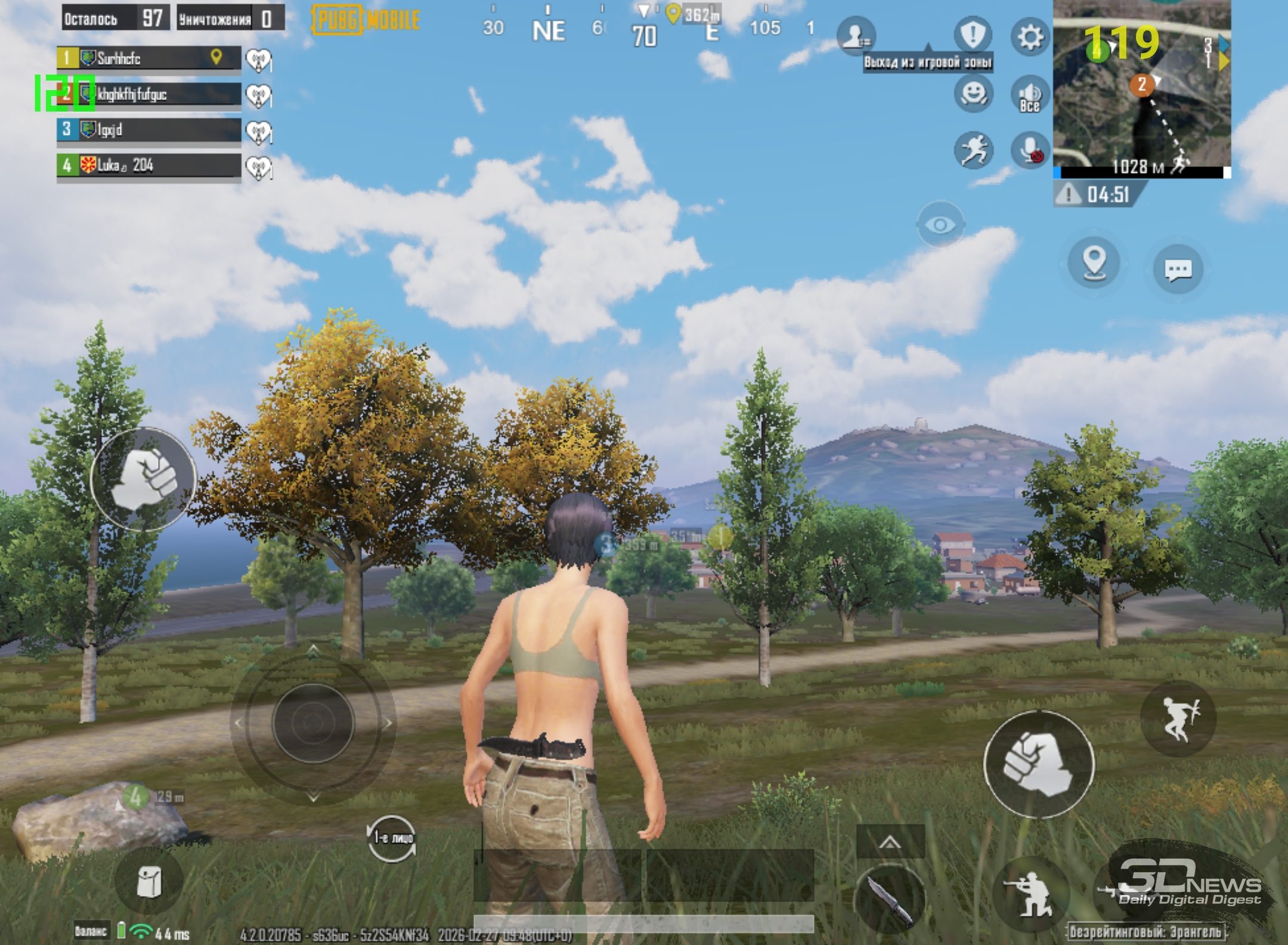This screenshot has width=1288, height=945.
Task: Open the backpack inventory
Action: pyautogui.click(x=148, y=882)
